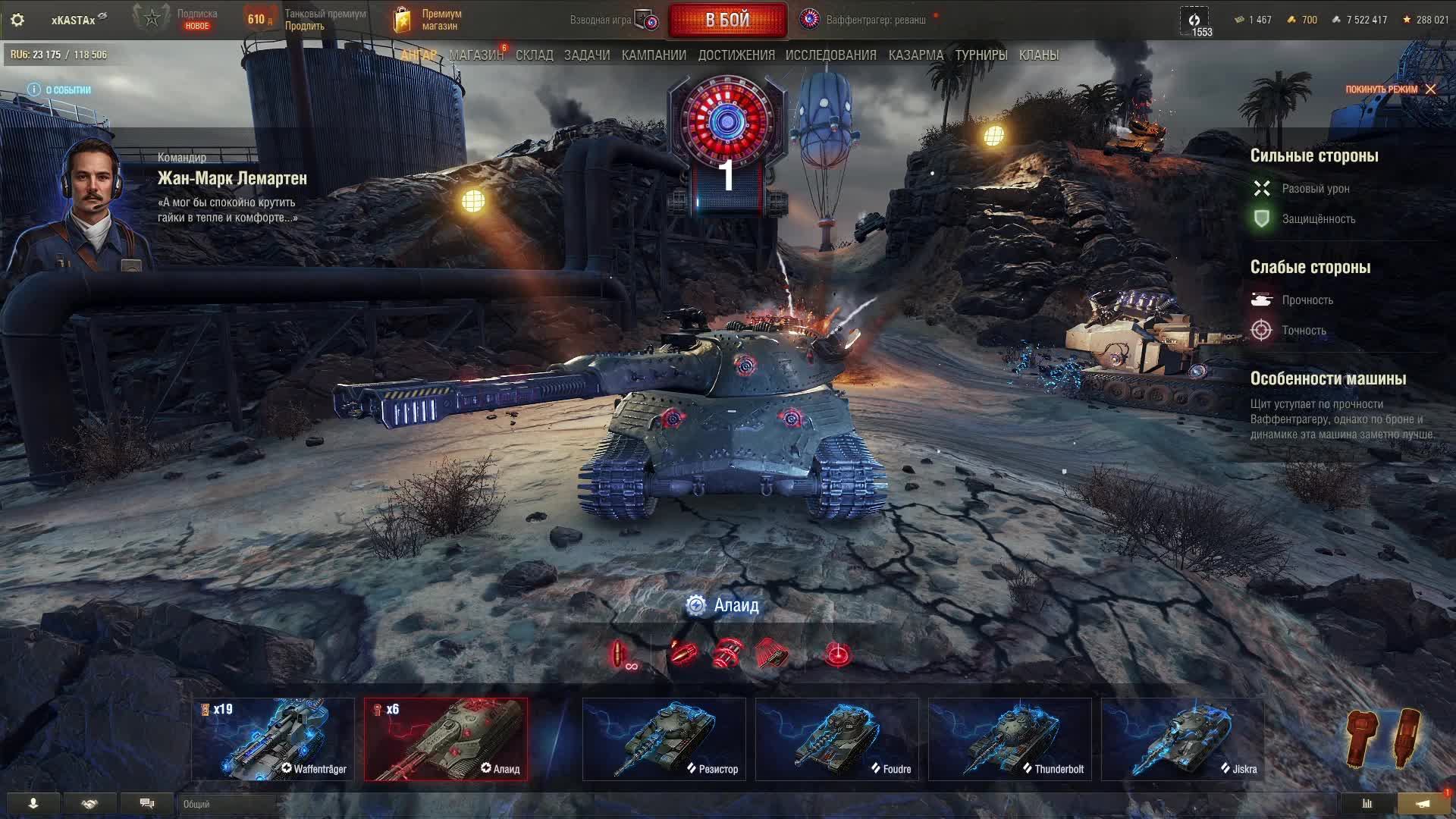Open the КАЗАРМА barracks tab

[x=915, y=55]
